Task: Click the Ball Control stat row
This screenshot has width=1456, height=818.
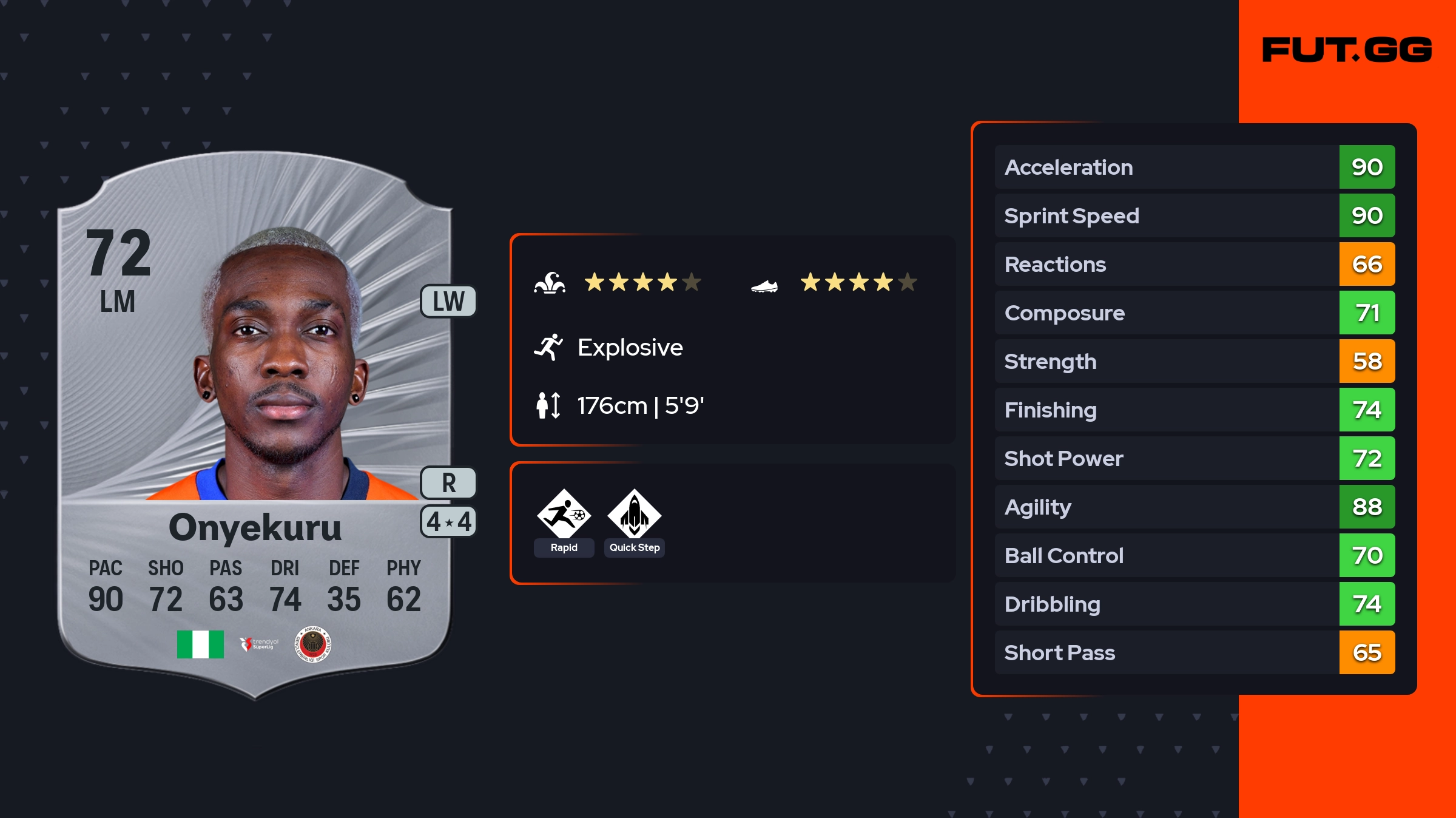Action: (1194, 555)
